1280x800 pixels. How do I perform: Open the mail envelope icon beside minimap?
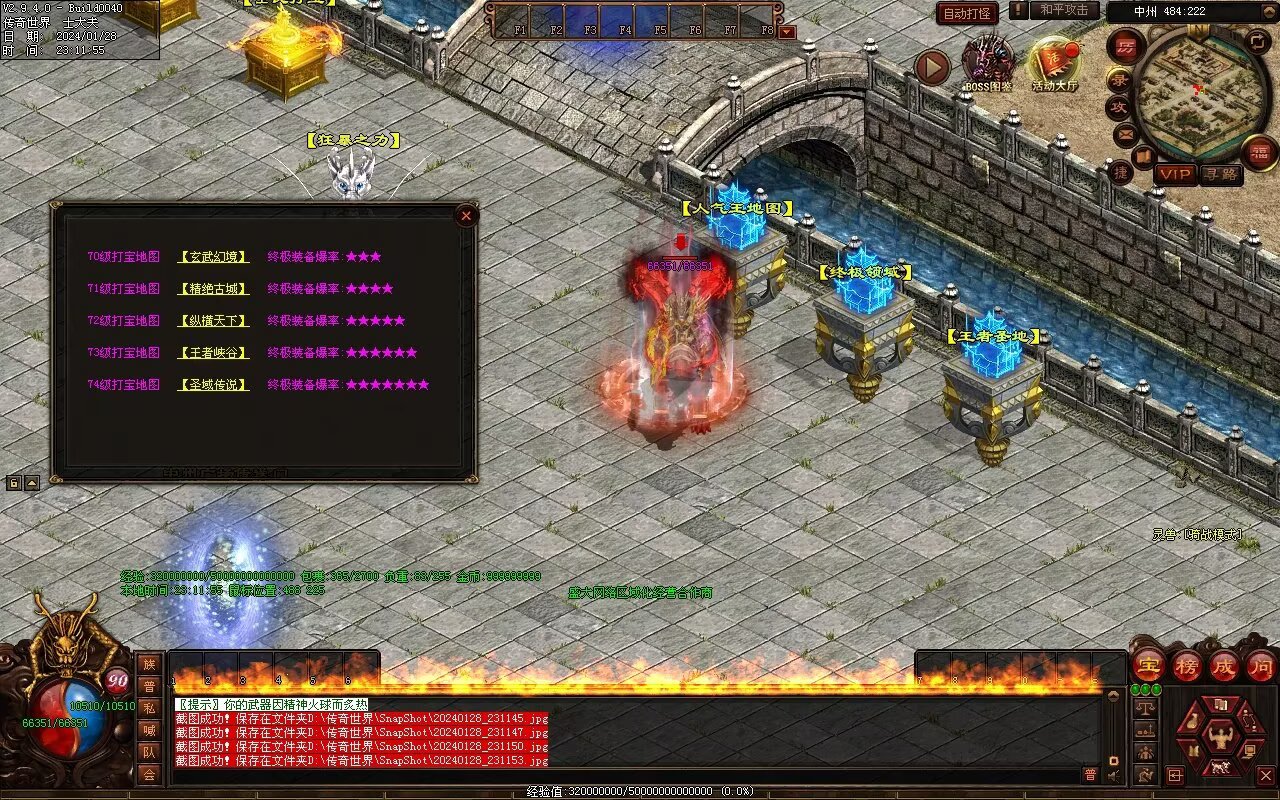tap(1125, 133)
